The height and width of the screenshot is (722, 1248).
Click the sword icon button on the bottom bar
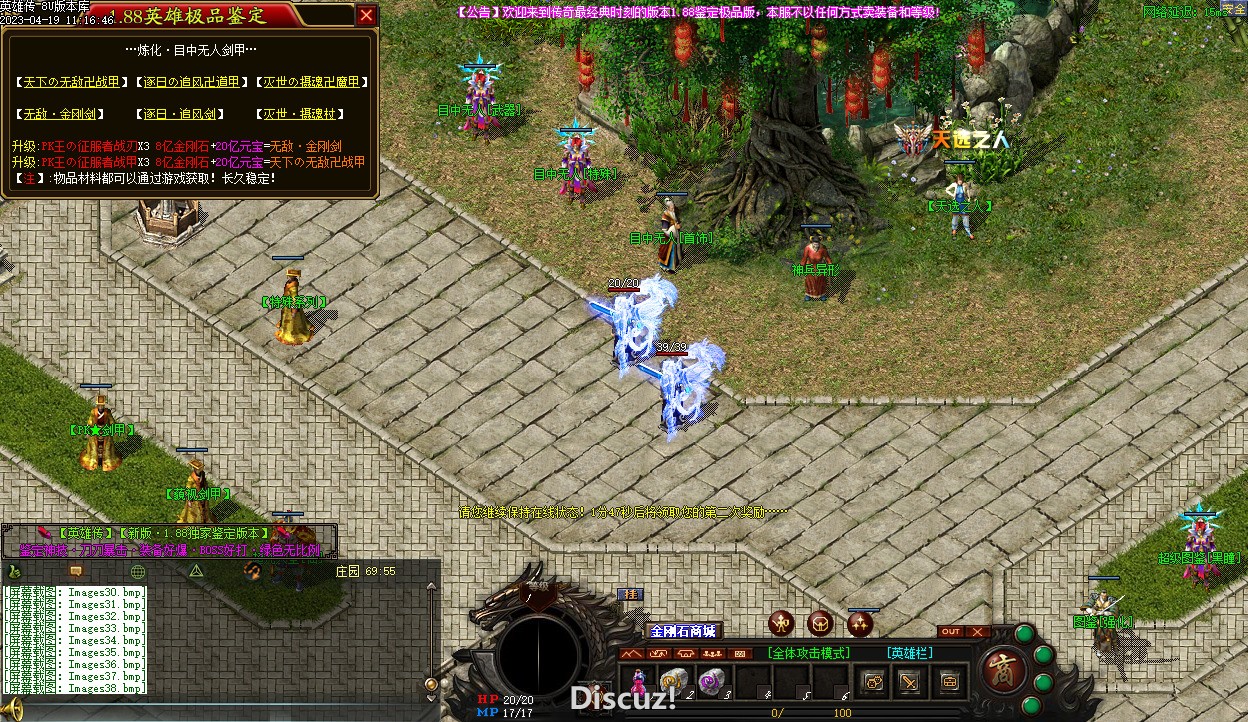pyautogui.click(x=910, y=682)
